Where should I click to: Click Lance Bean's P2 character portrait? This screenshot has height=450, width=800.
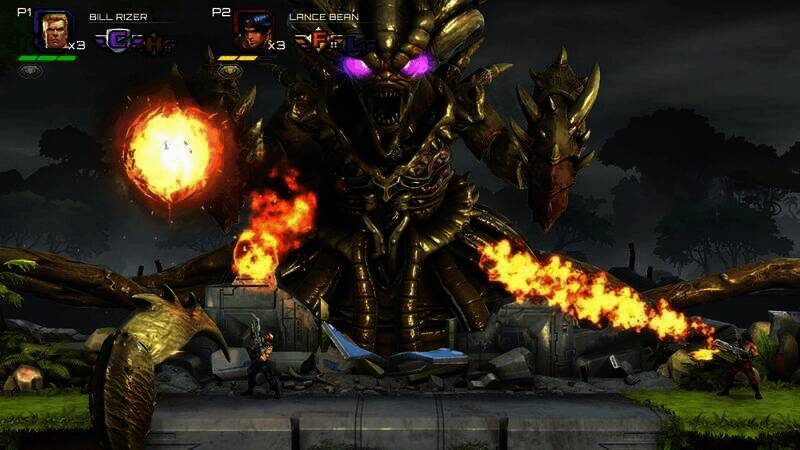pos(252,31)
